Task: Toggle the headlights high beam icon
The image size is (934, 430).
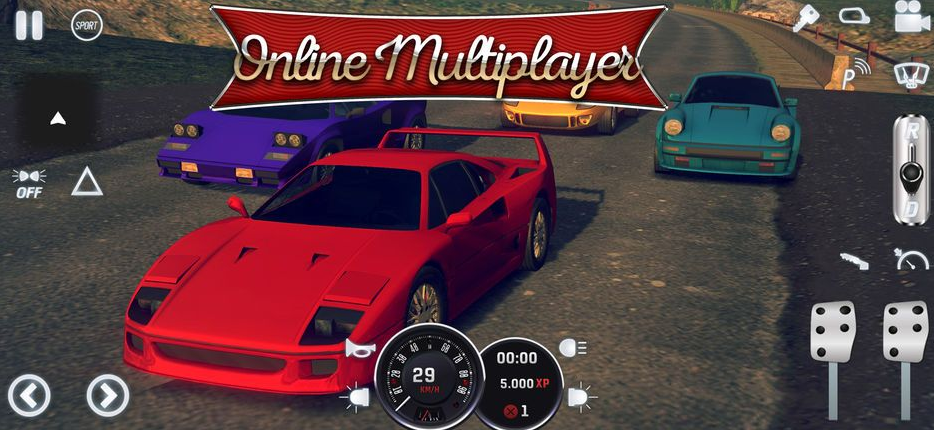Action: coord(573,348)
